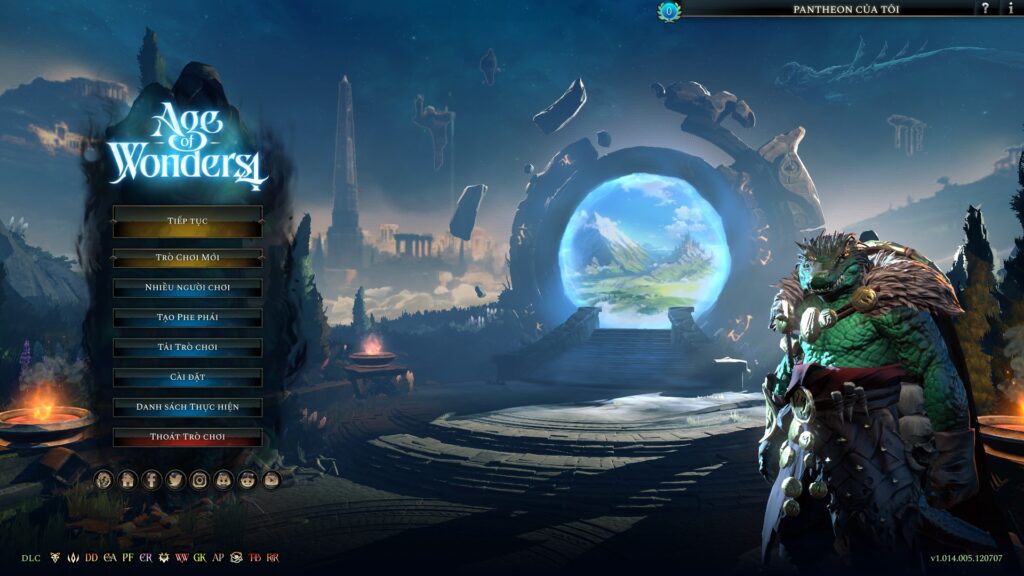Click the Pantheon rank laurel badge
Screen dimensions: 1024x576
point(669,11)
